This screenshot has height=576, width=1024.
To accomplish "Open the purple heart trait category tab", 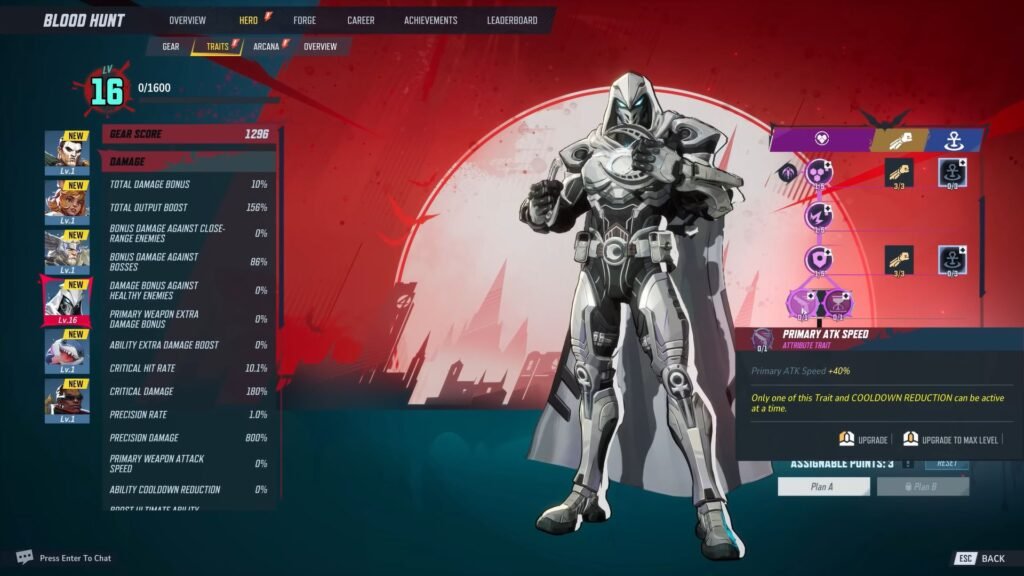I will point(820,140).
